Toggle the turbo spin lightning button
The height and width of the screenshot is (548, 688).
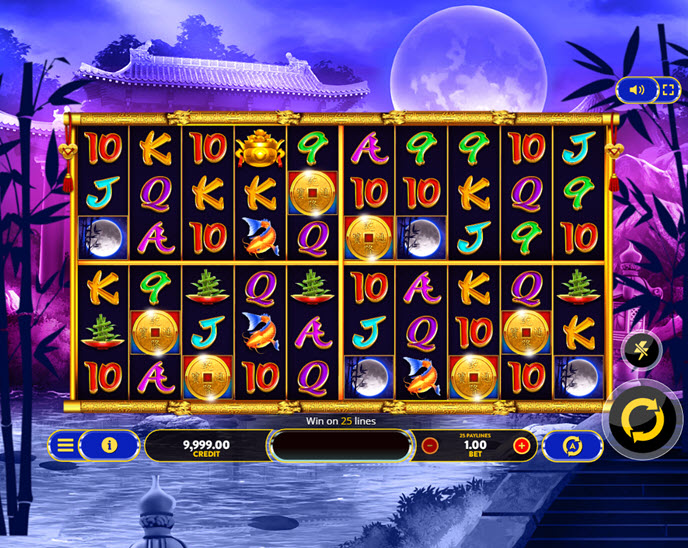coord(641,350)
